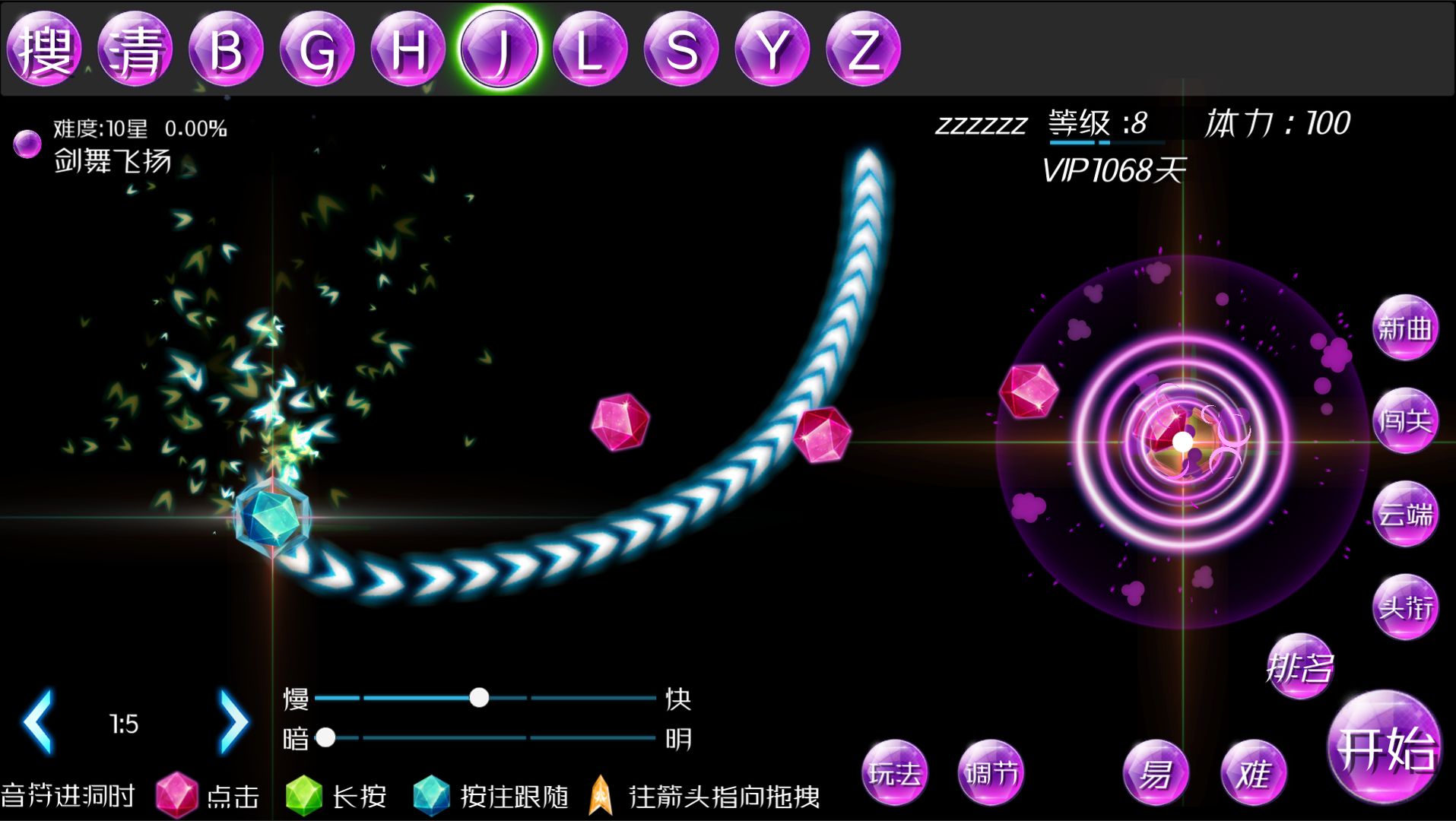
Task: Open the 搜 search bubble
Action: (44, 49)
